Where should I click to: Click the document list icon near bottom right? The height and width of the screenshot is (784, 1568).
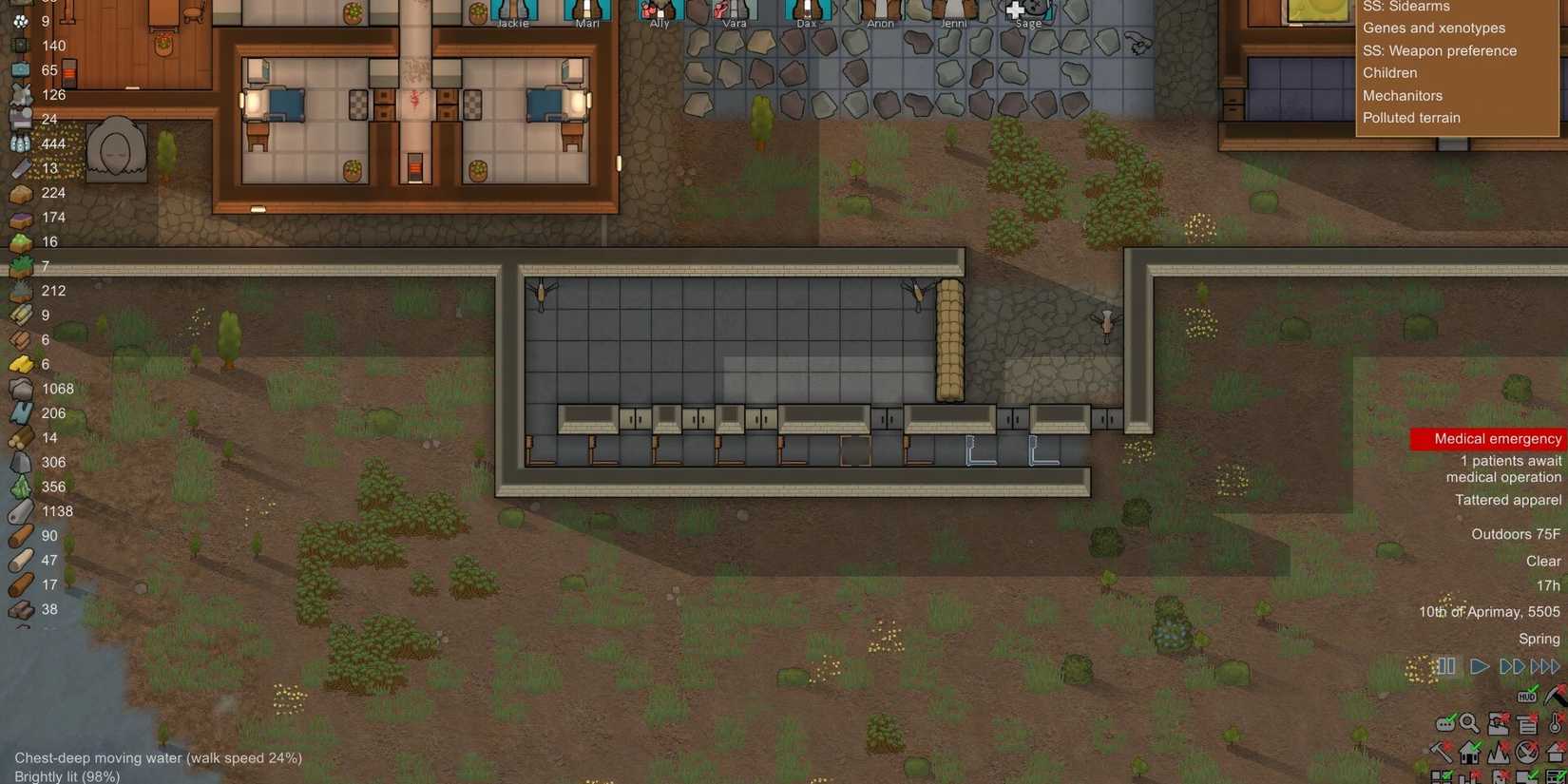coord(1526,724)
